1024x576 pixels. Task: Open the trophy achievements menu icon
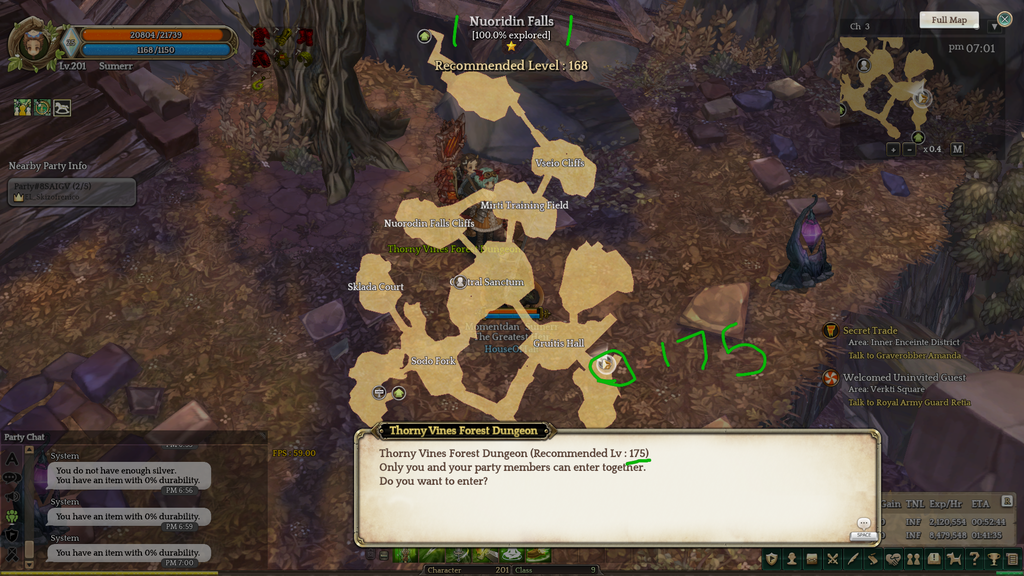993,559
